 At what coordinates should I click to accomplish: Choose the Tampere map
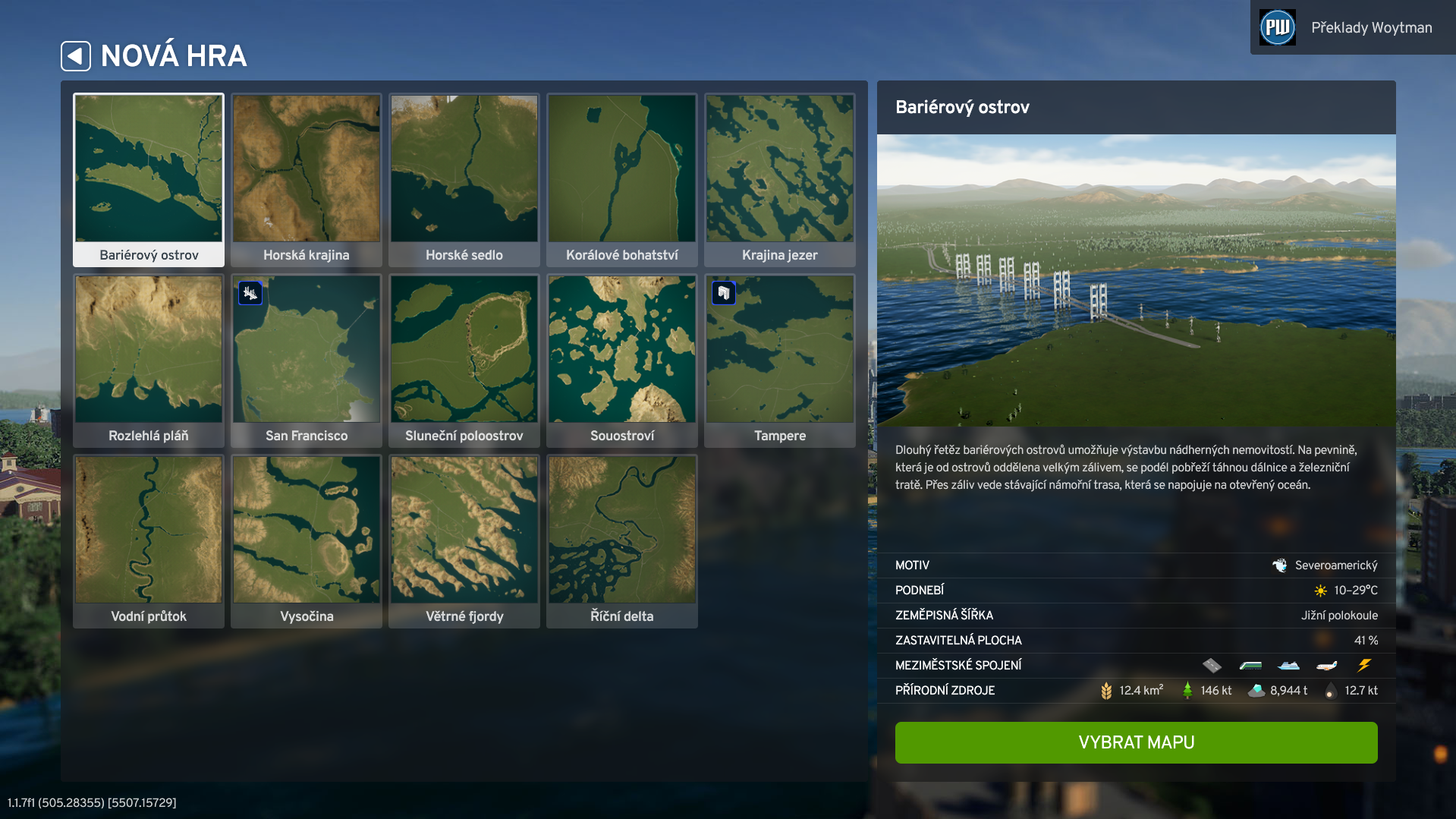coord(780,360)
